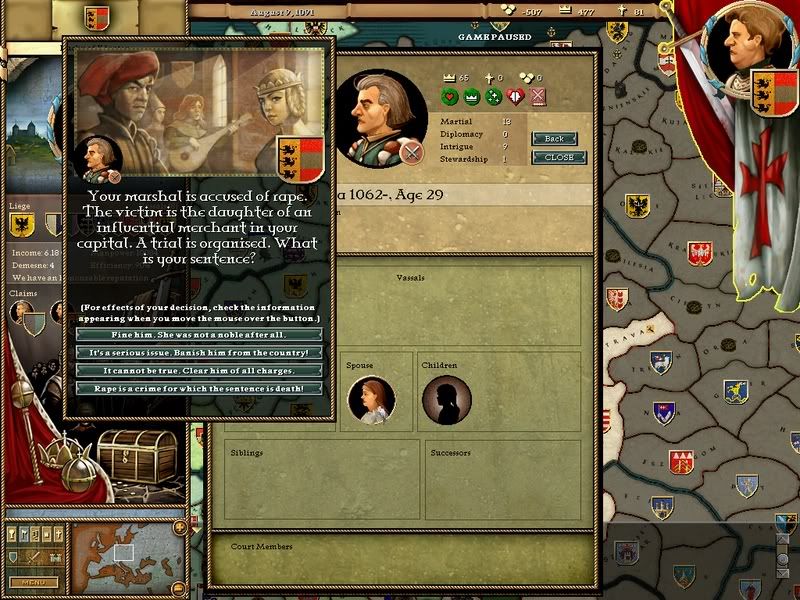
Task: Close the character information panel
Action: point(559,157)
